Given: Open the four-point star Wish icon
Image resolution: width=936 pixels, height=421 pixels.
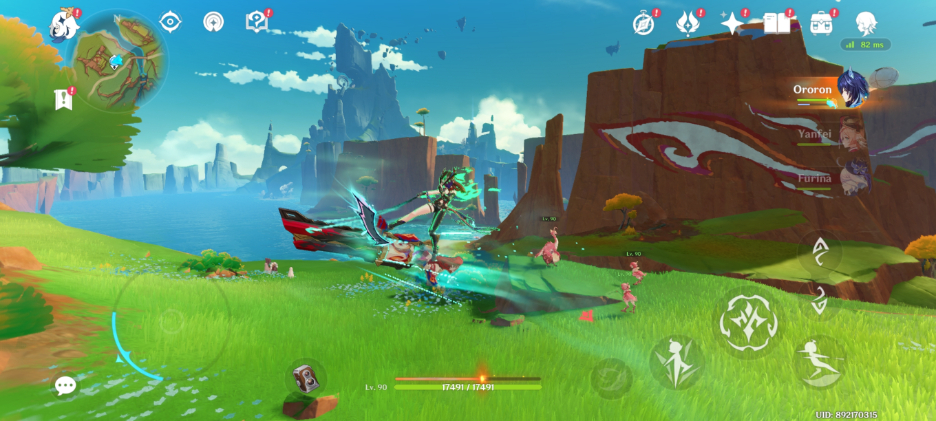Looking at the screenshot, I should click(733, 23).
